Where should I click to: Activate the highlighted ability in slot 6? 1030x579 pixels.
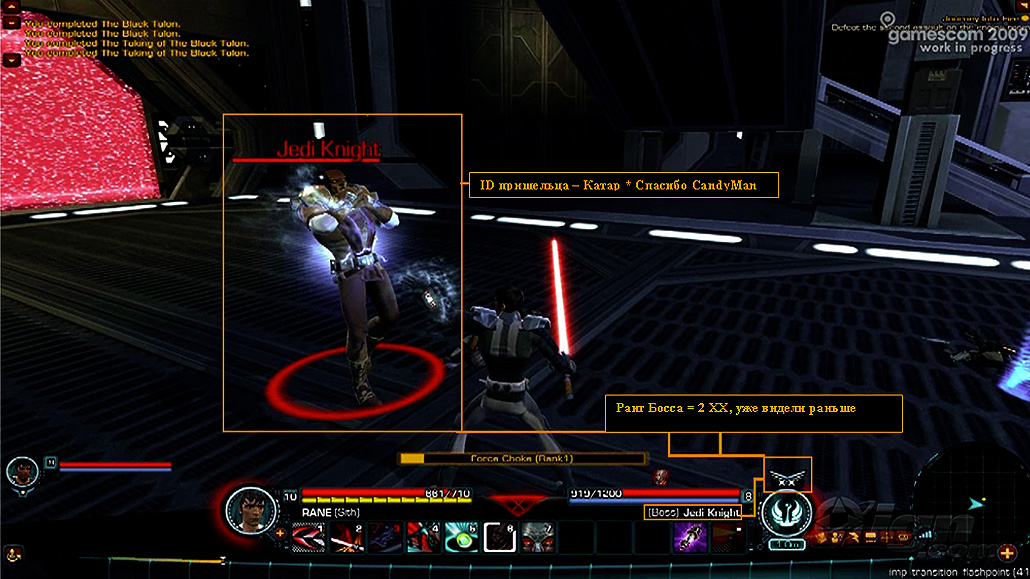pyautogui.click(x=498, y=537)
